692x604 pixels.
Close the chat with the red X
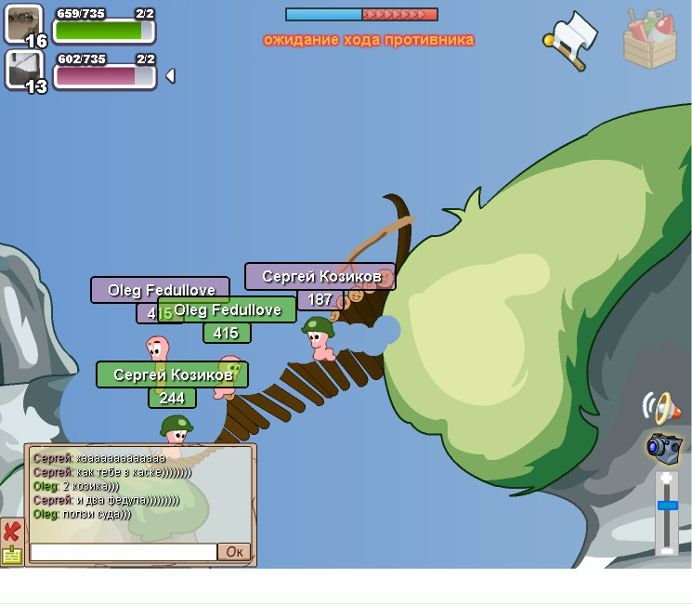pyautogui.click(x=12, y=530)
